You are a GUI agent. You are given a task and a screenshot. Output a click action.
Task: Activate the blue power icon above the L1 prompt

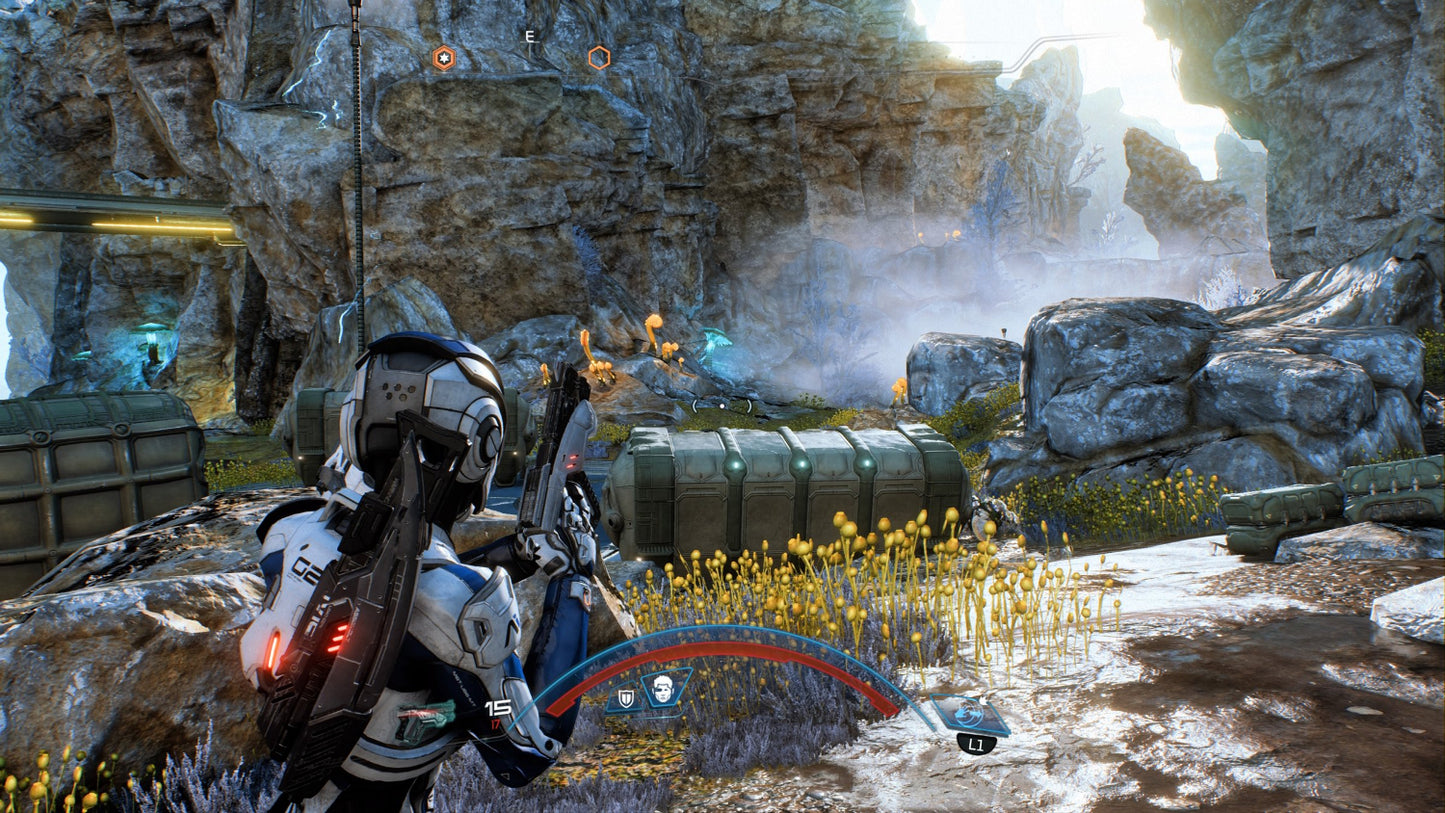click(967, 715)
